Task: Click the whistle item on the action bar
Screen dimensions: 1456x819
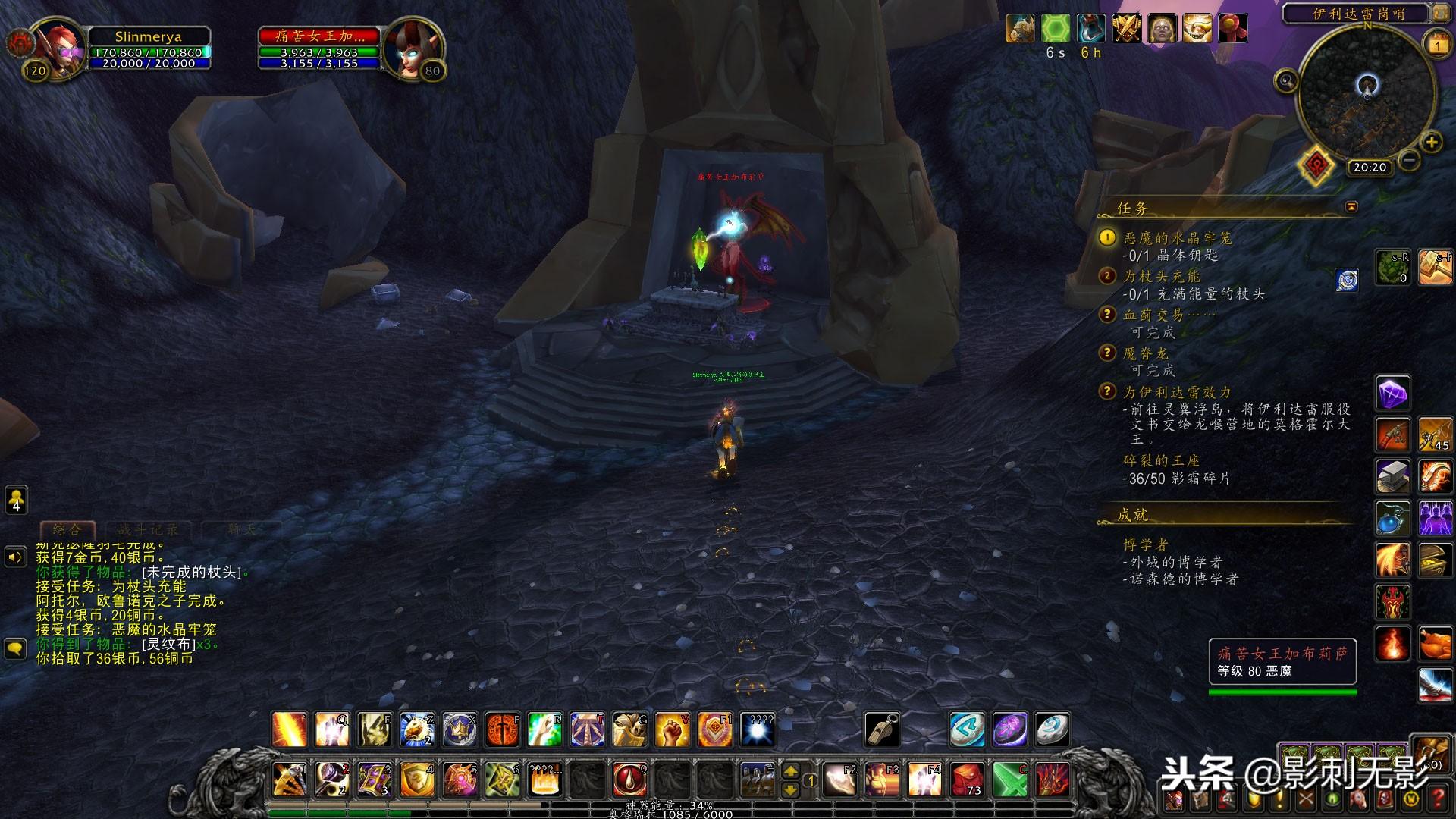Action: (x=883, y=730)
